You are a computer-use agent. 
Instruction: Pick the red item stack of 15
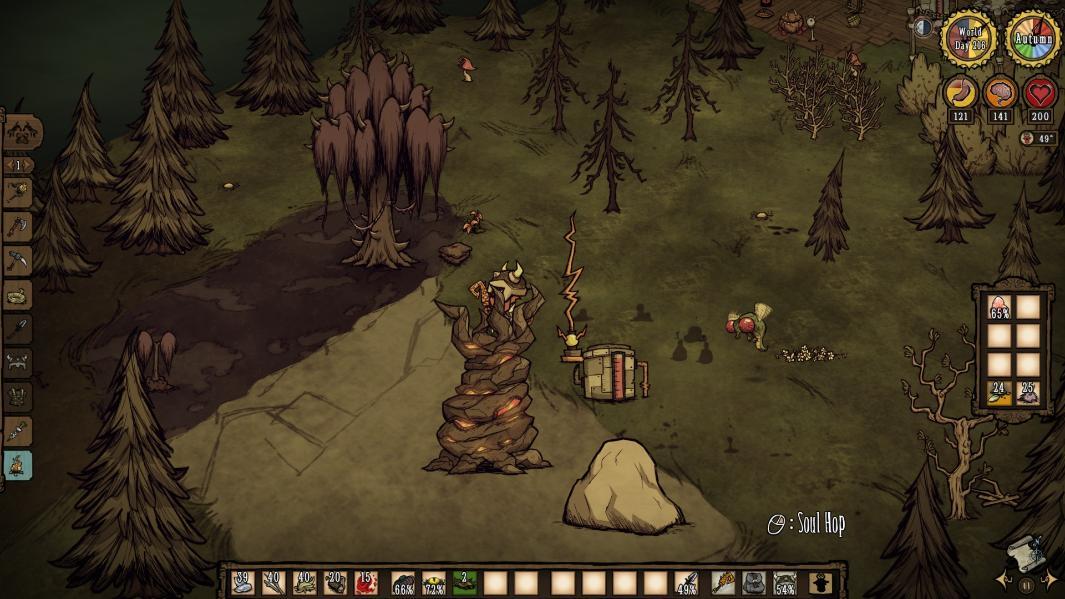pos(365,582)
